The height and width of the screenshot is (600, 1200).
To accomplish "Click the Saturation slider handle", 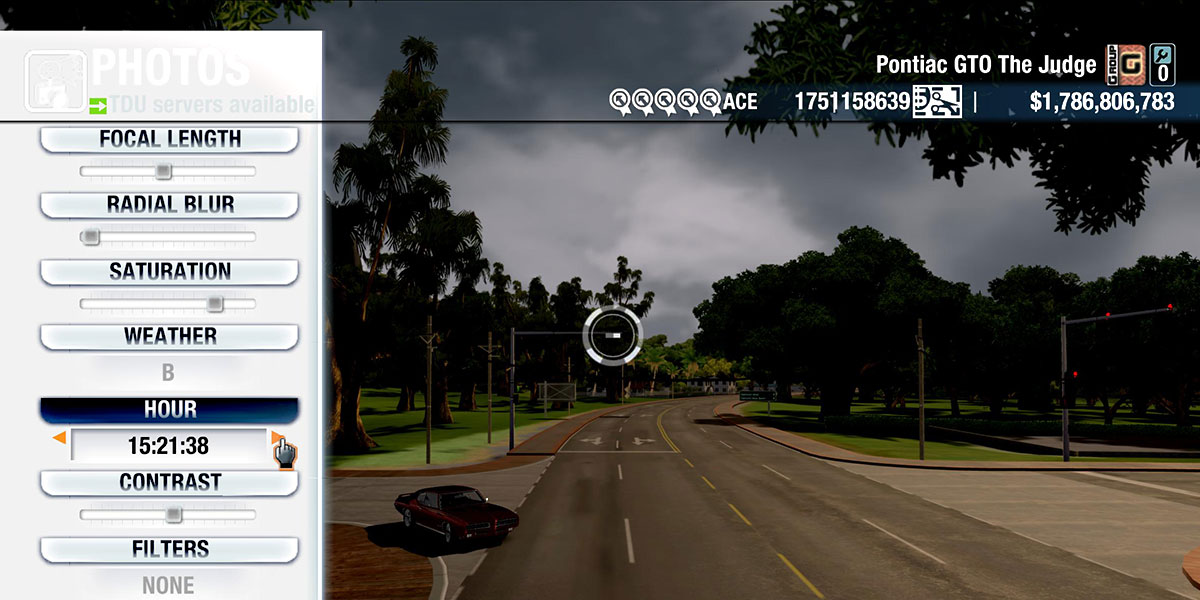I will [214, 304].
